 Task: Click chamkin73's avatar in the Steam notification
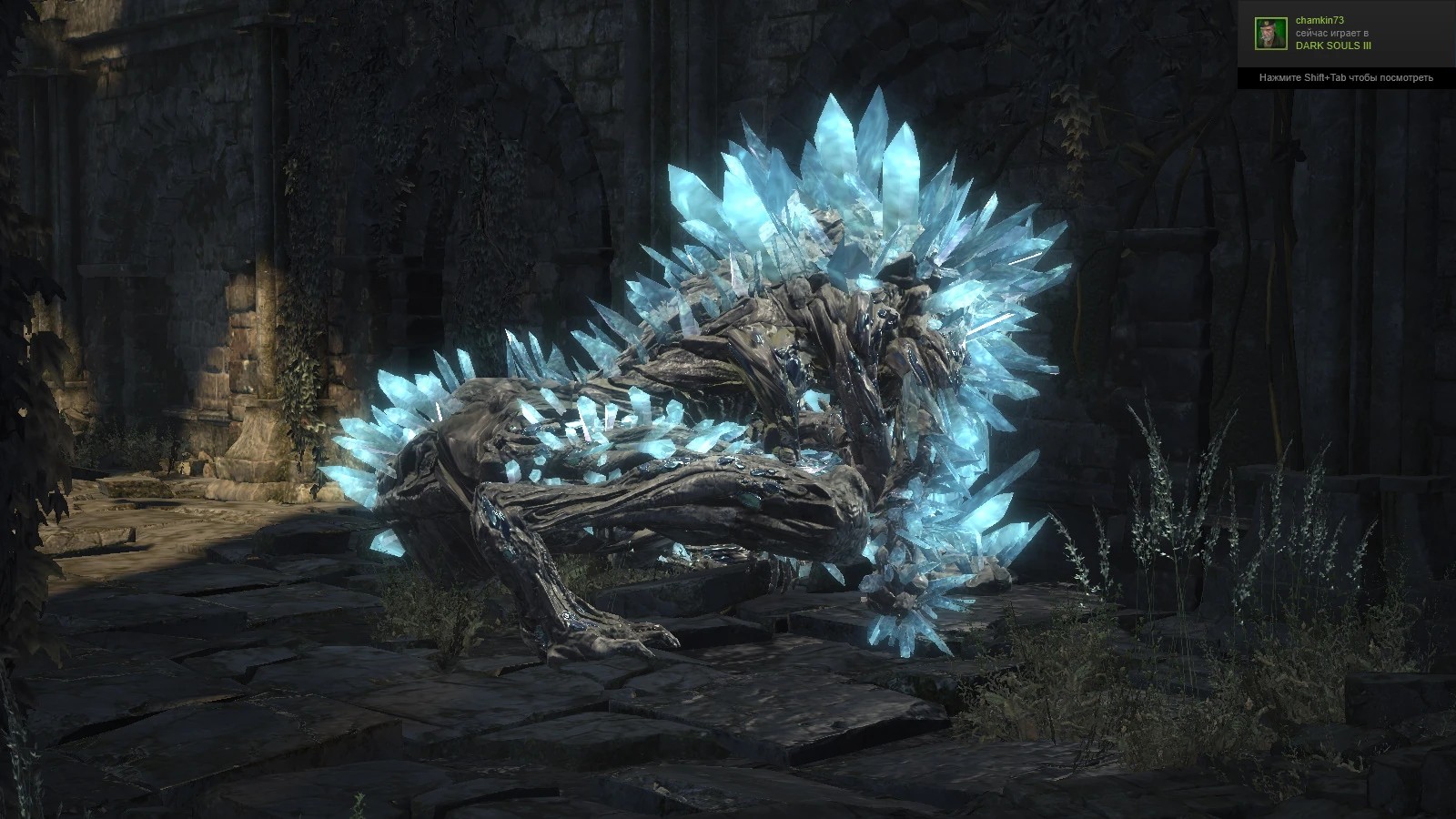1271,34
